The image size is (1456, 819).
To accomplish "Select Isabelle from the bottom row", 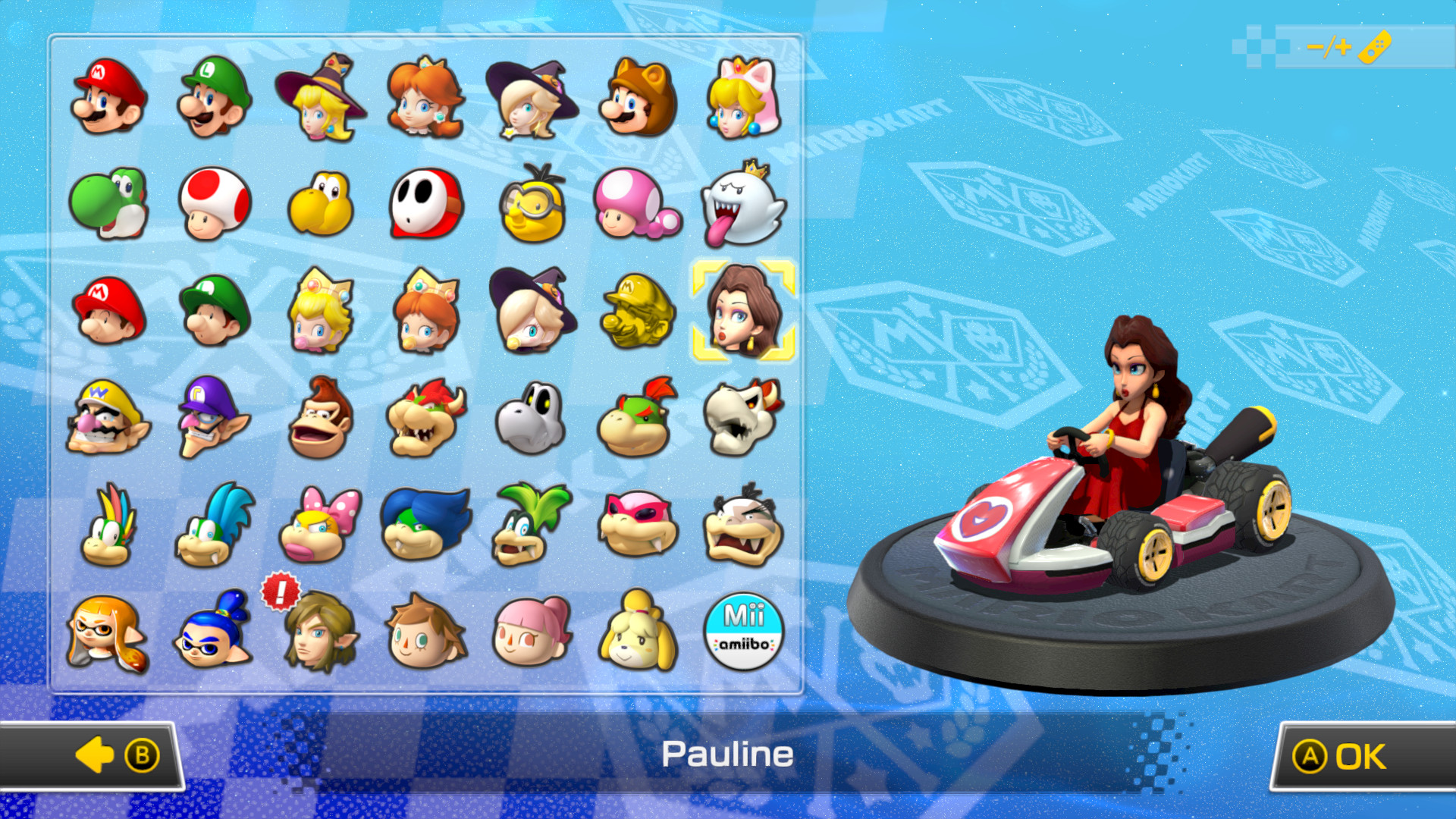I will (638, 634).
